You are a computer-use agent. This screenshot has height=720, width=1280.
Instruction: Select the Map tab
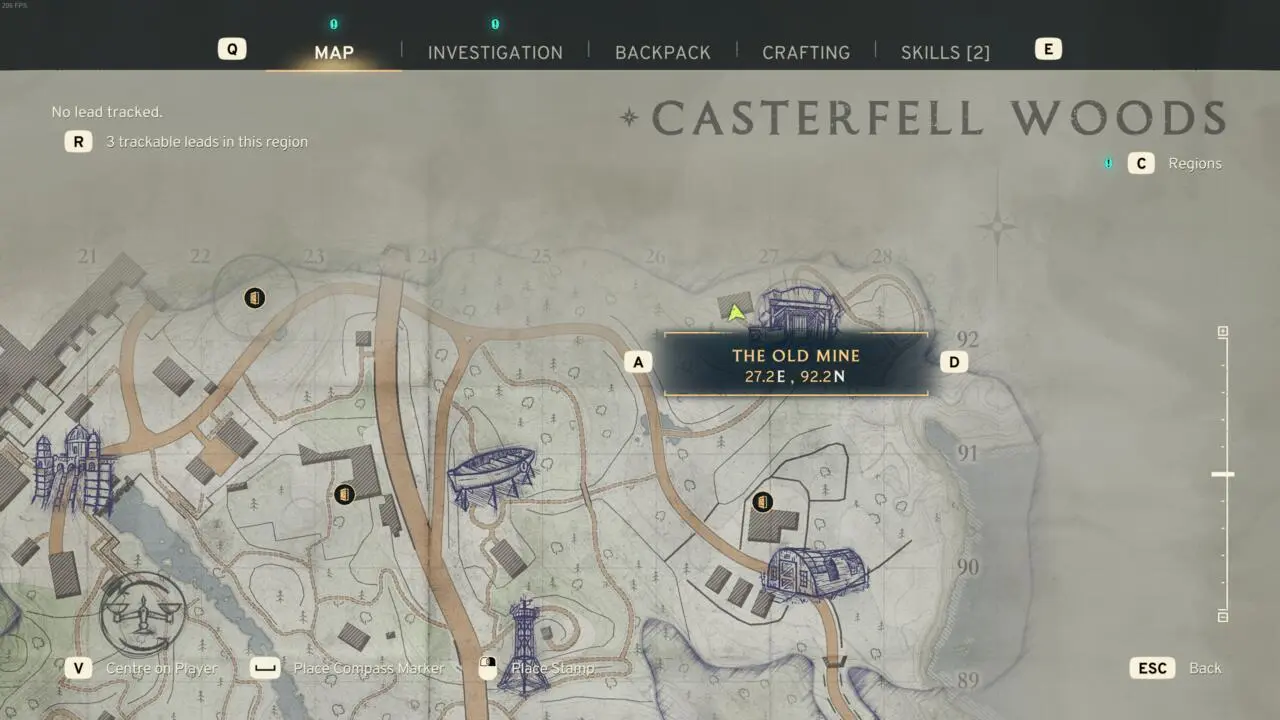(x=334, y=52)
